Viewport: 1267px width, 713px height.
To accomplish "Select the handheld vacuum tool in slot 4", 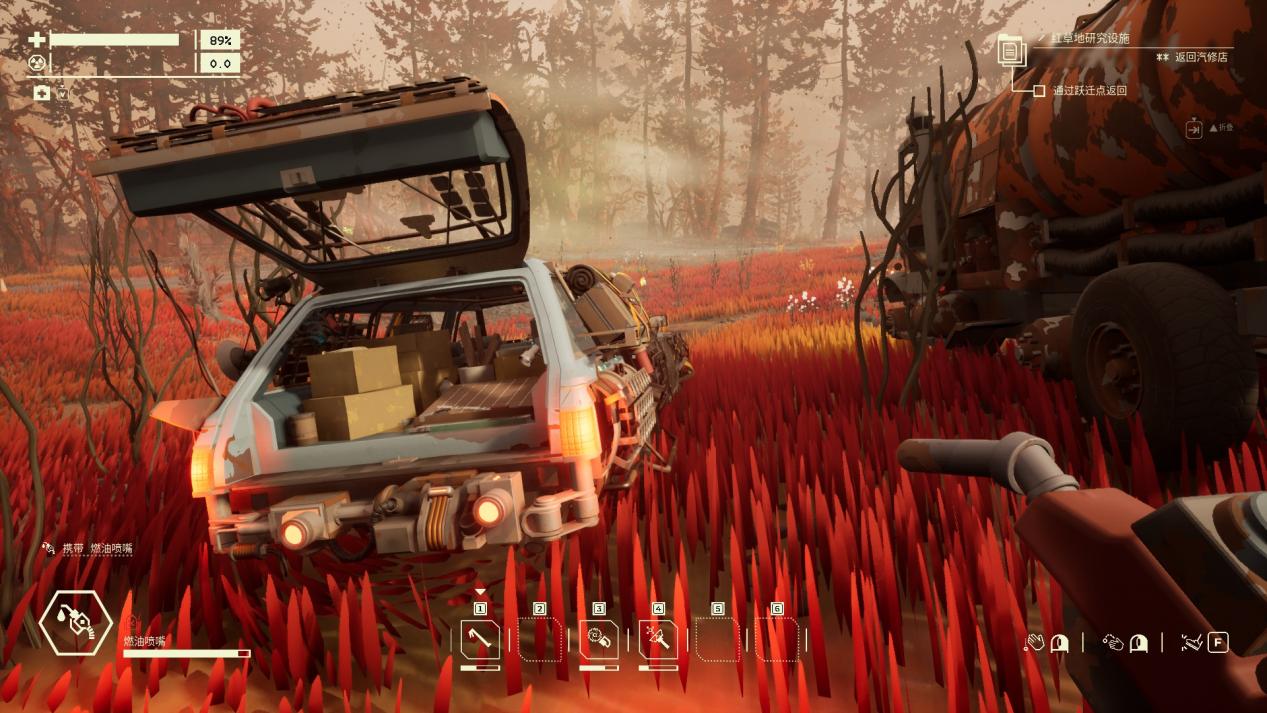I will pos(658,639).
